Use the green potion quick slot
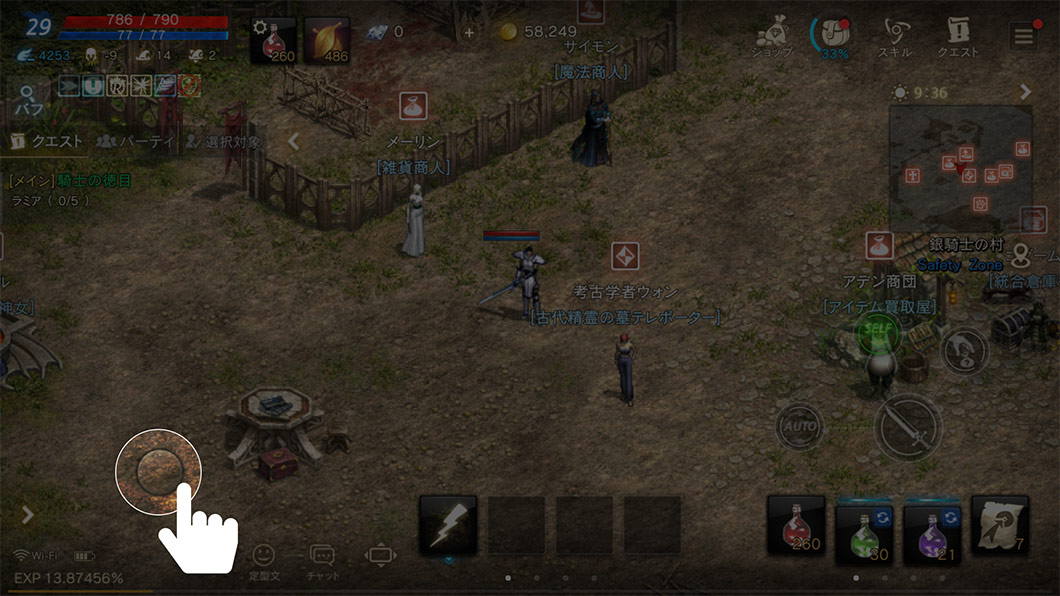The width and height of the screenshot is (1060, 596). pos(863,527)
